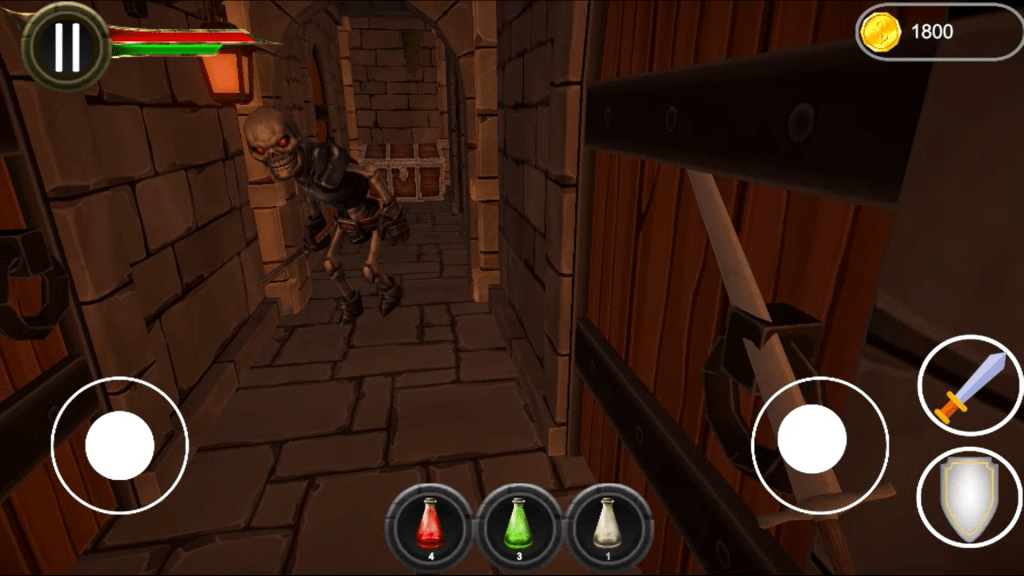Attack with the sword button

[x=969, y=386]
